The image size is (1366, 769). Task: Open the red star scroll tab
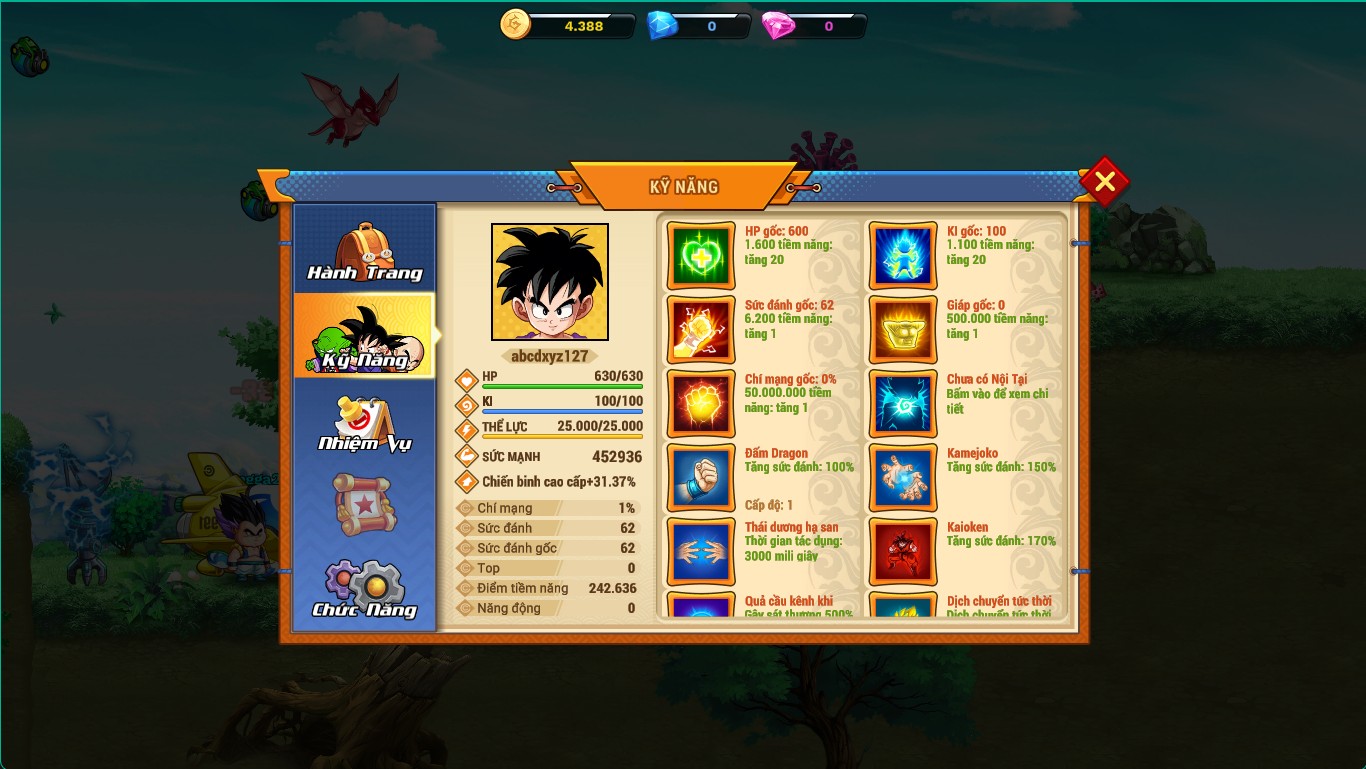(365, 505)
